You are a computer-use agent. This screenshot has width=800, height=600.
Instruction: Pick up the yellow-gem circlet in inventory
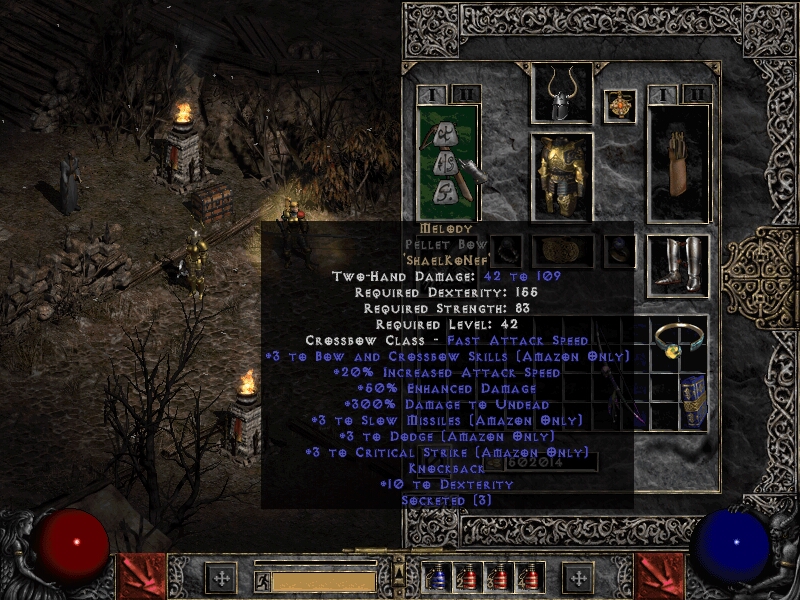click(x=678, y=345)
